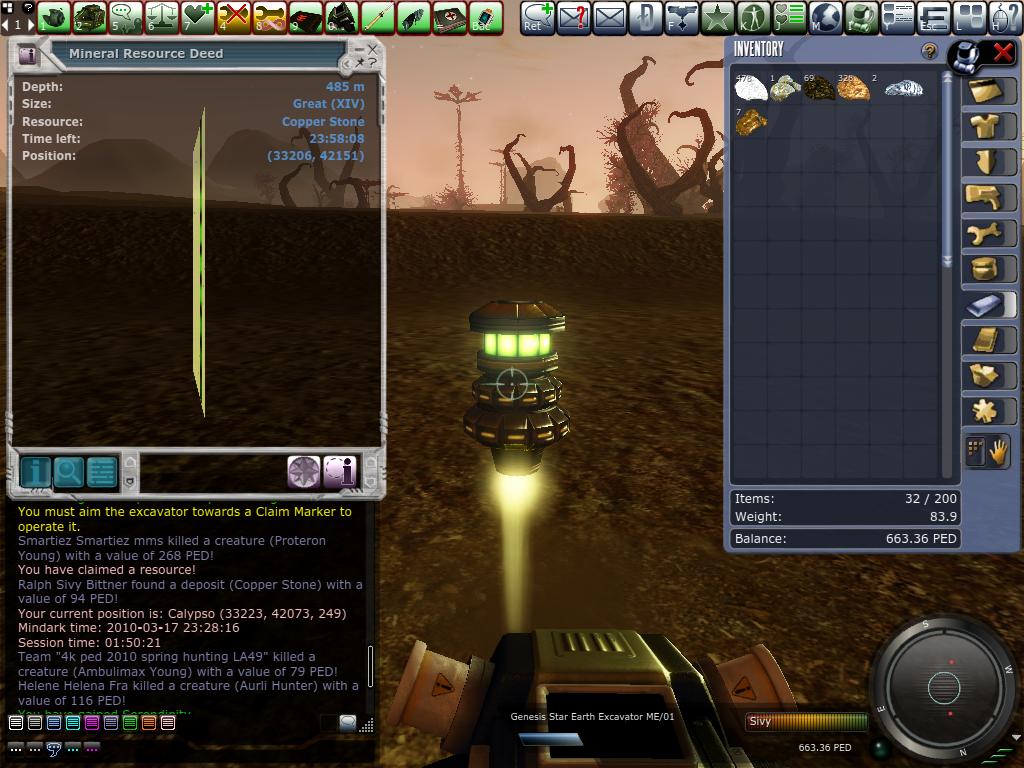Select the dark ore stack of 69
Screen dimensions: 1024x768
tap(819, 89)
